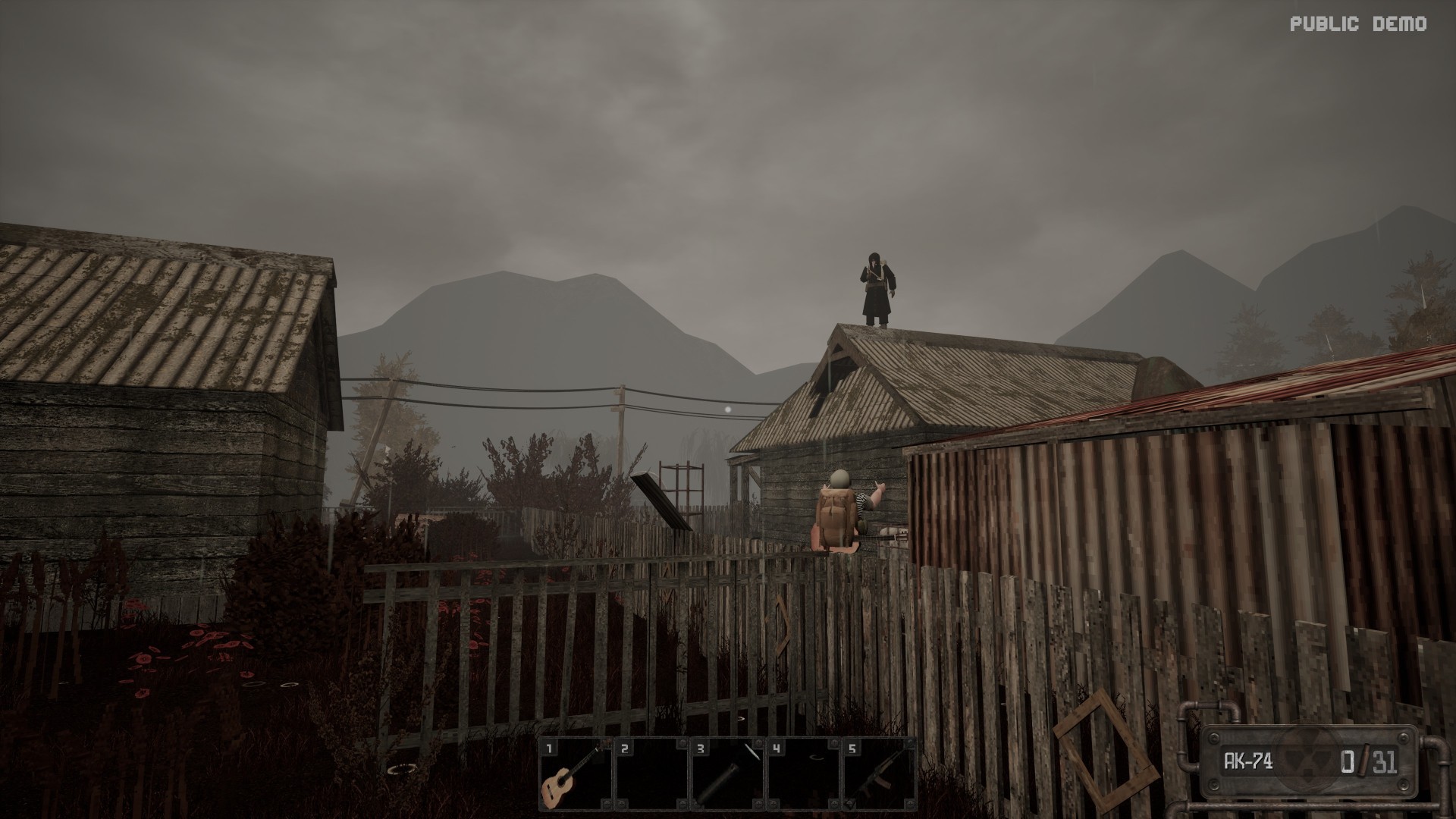Select the guitar in hotbar slot 1
The height and width of the screenshot is (819, 1456).
(x=575, y=776)
